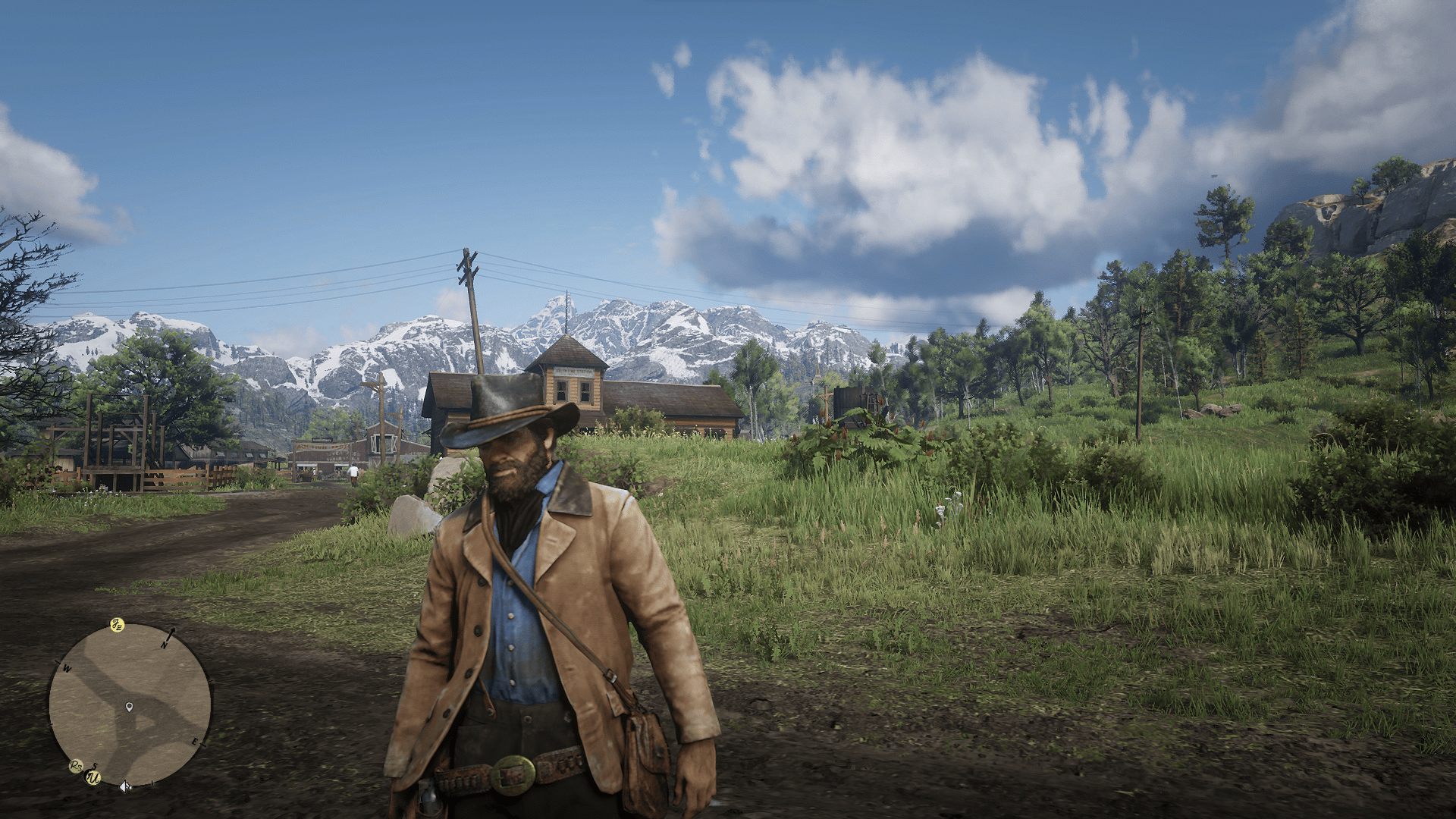Click the player location pin on minimap
This screenshot has height=819, width=1456.
click(x=129, y=708)
